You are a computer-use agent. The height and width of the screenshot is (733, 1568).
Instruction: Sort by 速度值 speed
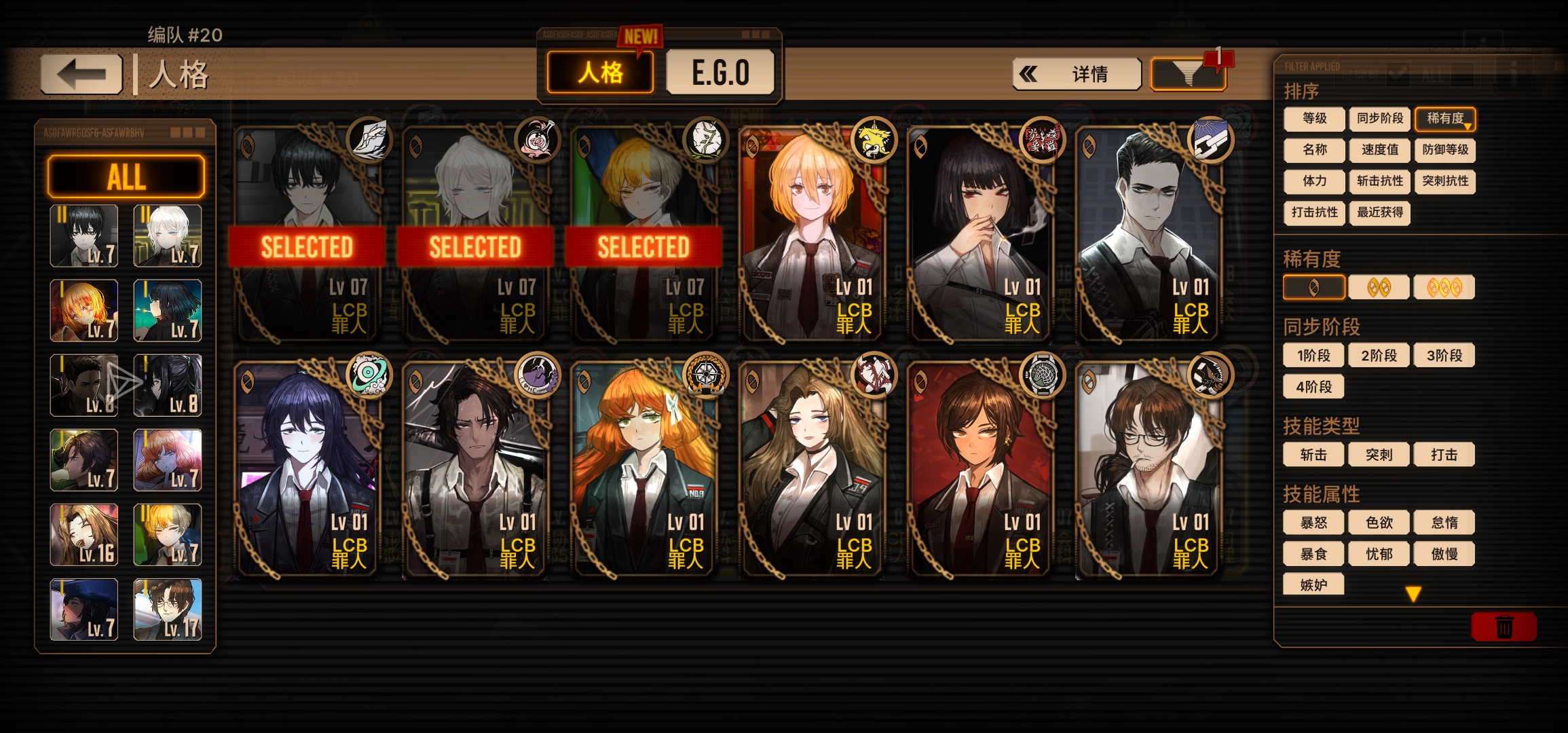[1379, 150]
